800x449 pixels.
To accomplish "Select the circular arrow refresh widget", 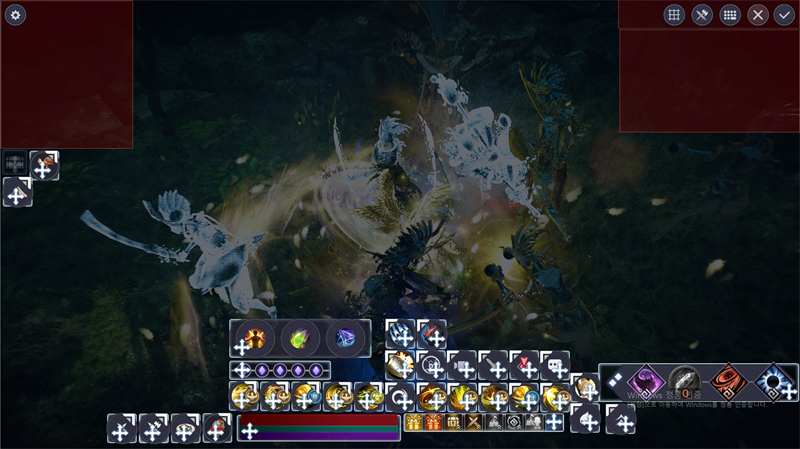I will pos(401,397).
